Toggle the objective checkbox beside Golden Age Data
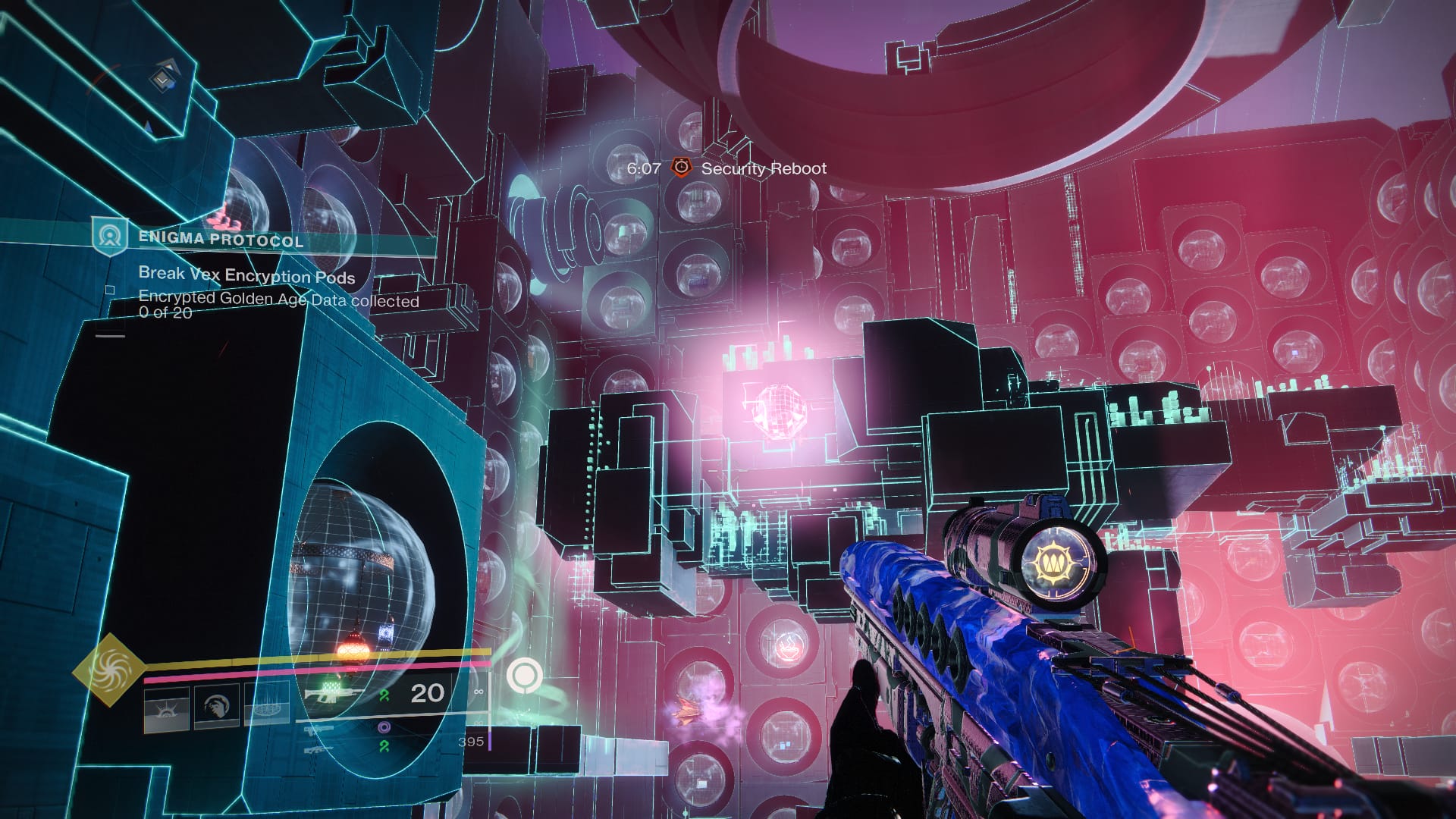This screenshot has width=1456, height=819. coord(110,290)
